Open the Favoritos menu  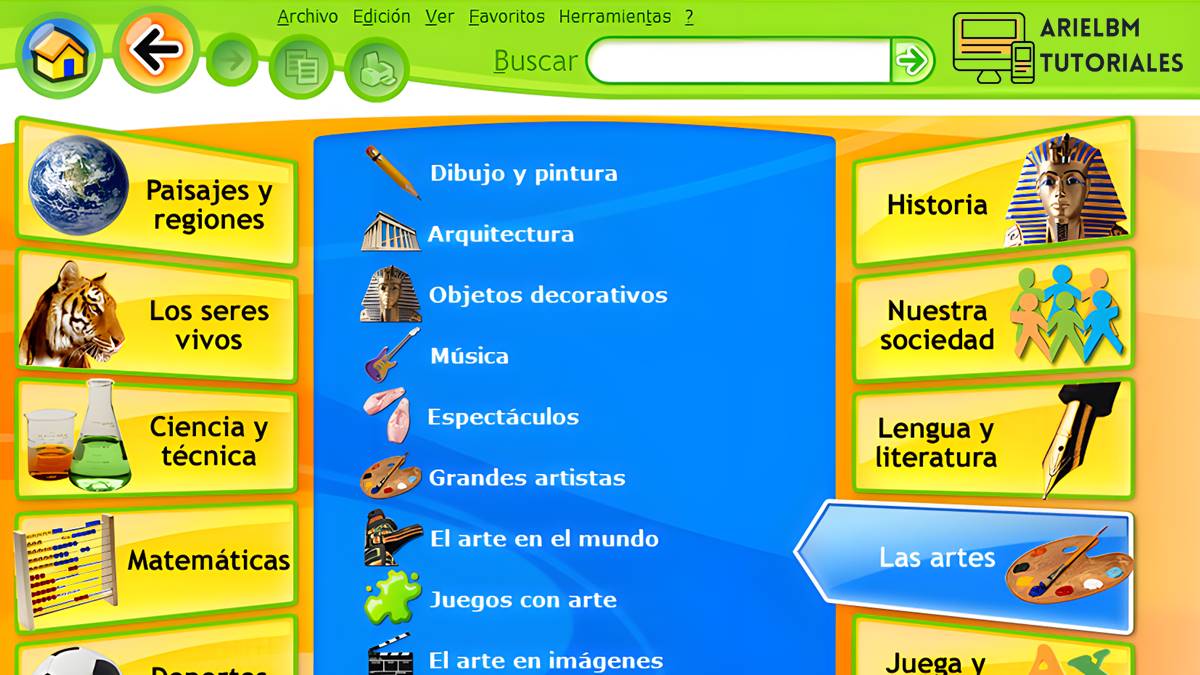pos(506,17)
